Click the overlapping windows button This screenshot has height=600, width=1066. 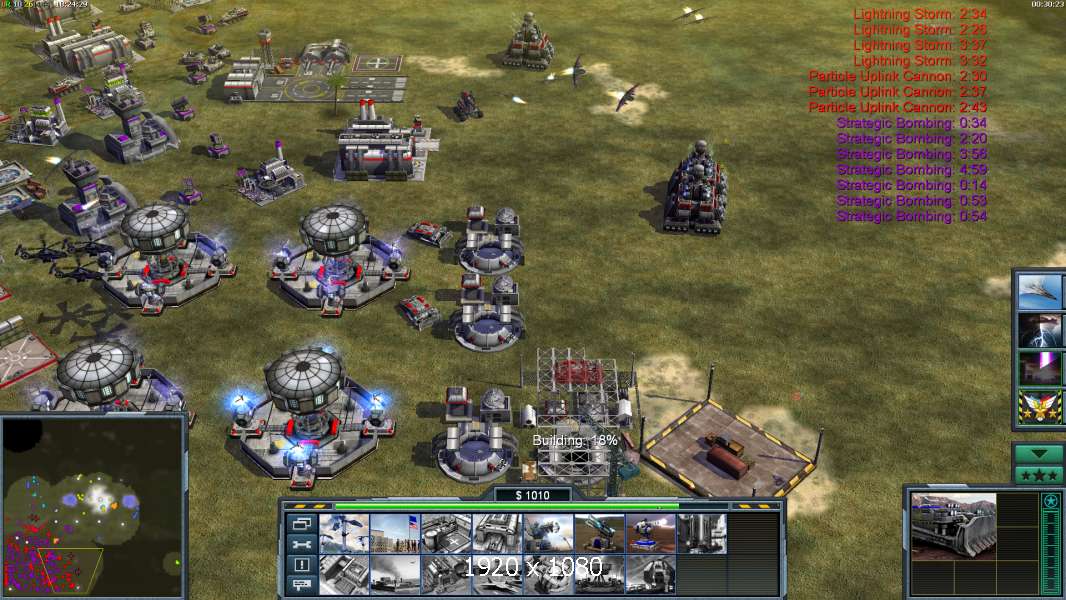point(301,523)
